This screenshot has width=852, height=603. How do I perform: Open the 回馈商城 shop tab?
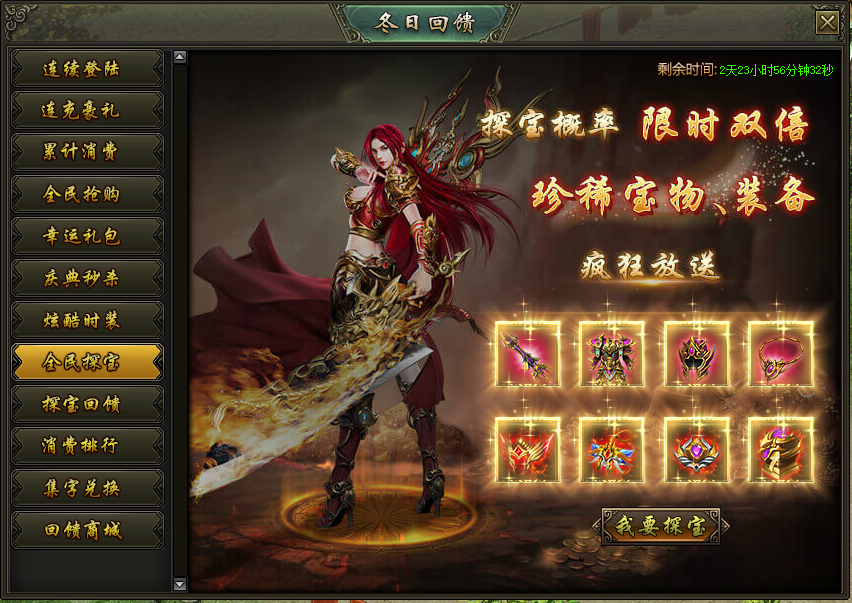[87, 530]
